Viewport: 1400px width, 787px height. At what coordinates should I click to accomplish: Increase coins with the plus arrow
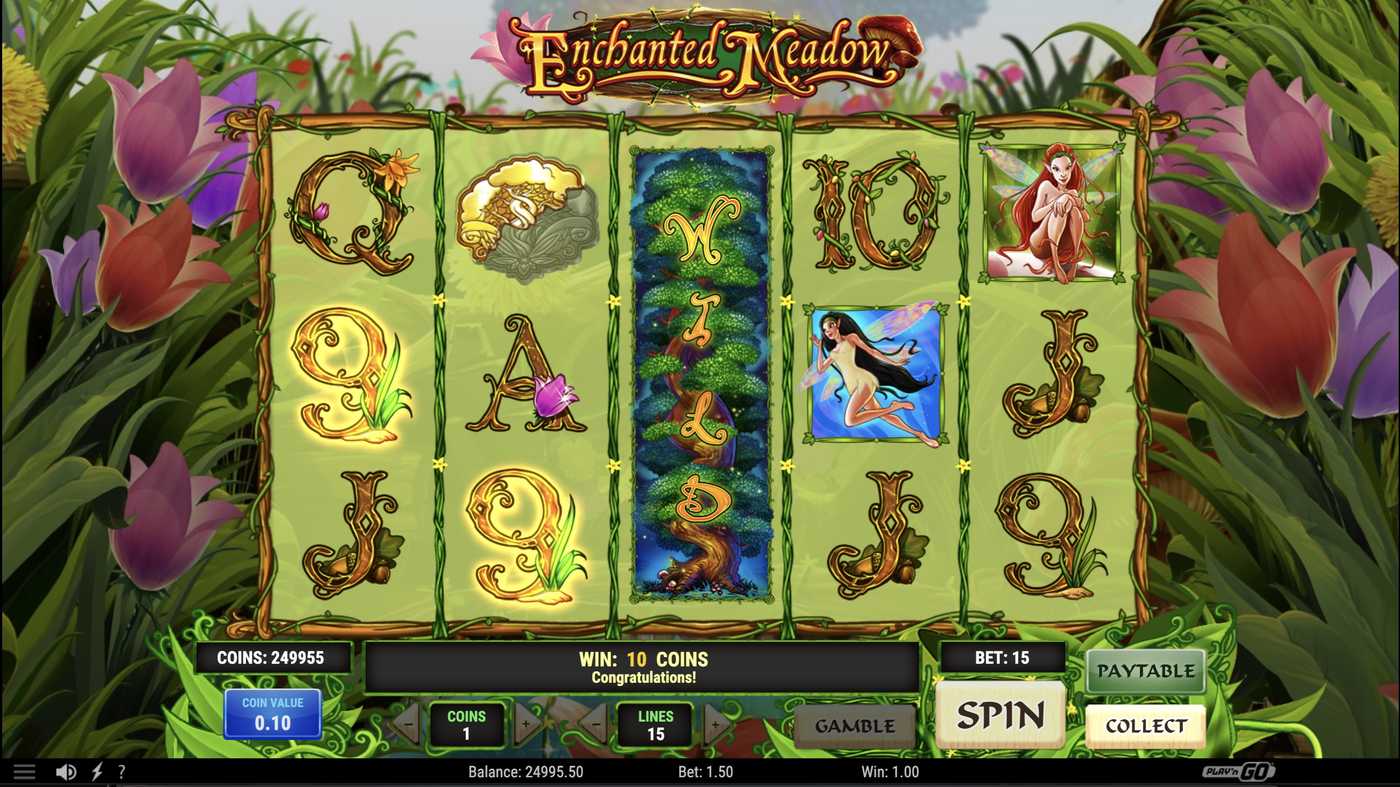(528, 722)
